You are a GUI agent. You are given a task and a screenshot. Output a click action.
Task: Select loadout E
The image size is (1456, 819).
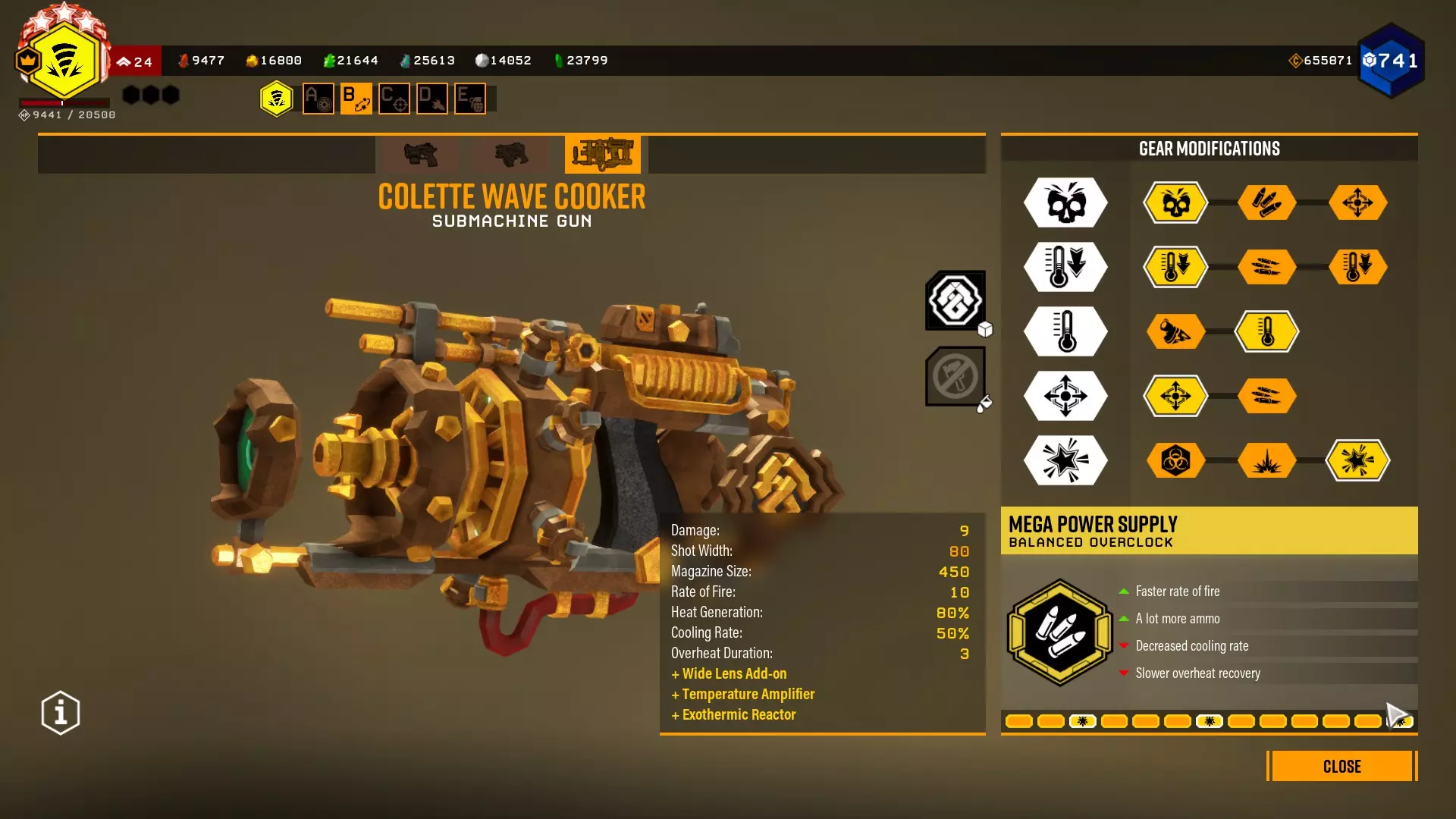tap(470, 99)
